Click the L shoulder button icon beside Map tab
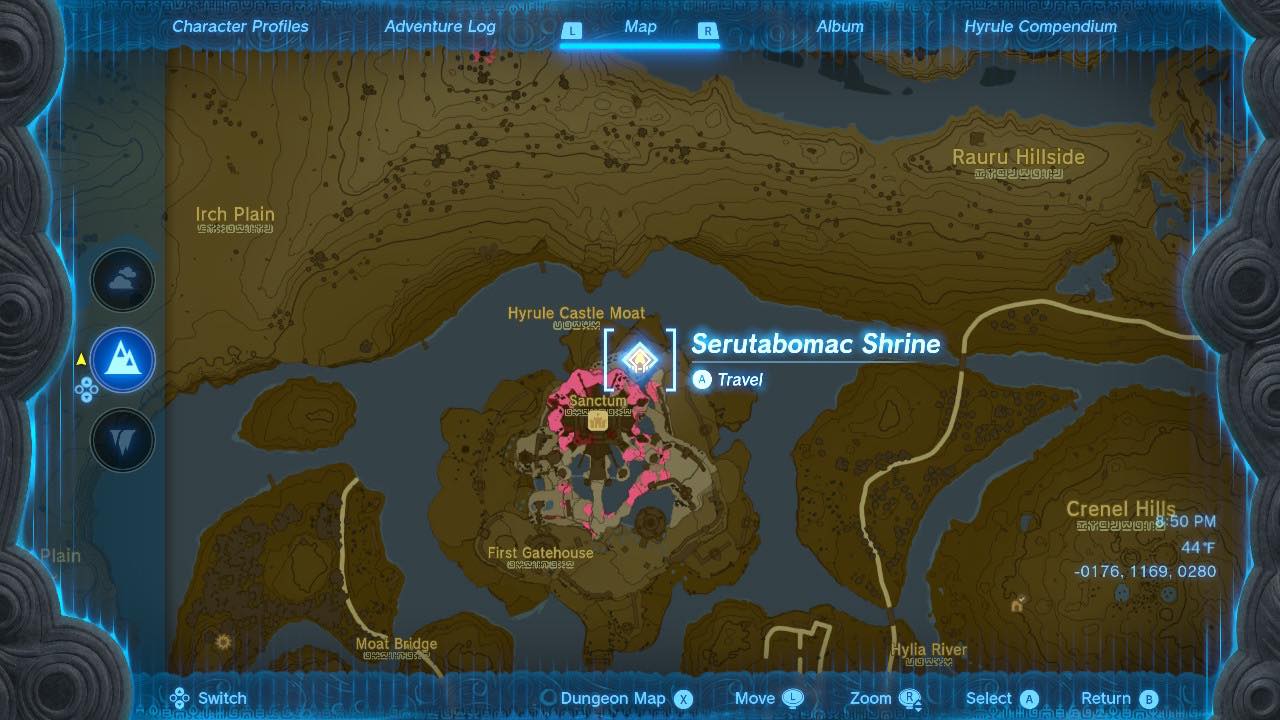 tap(571, 31)
